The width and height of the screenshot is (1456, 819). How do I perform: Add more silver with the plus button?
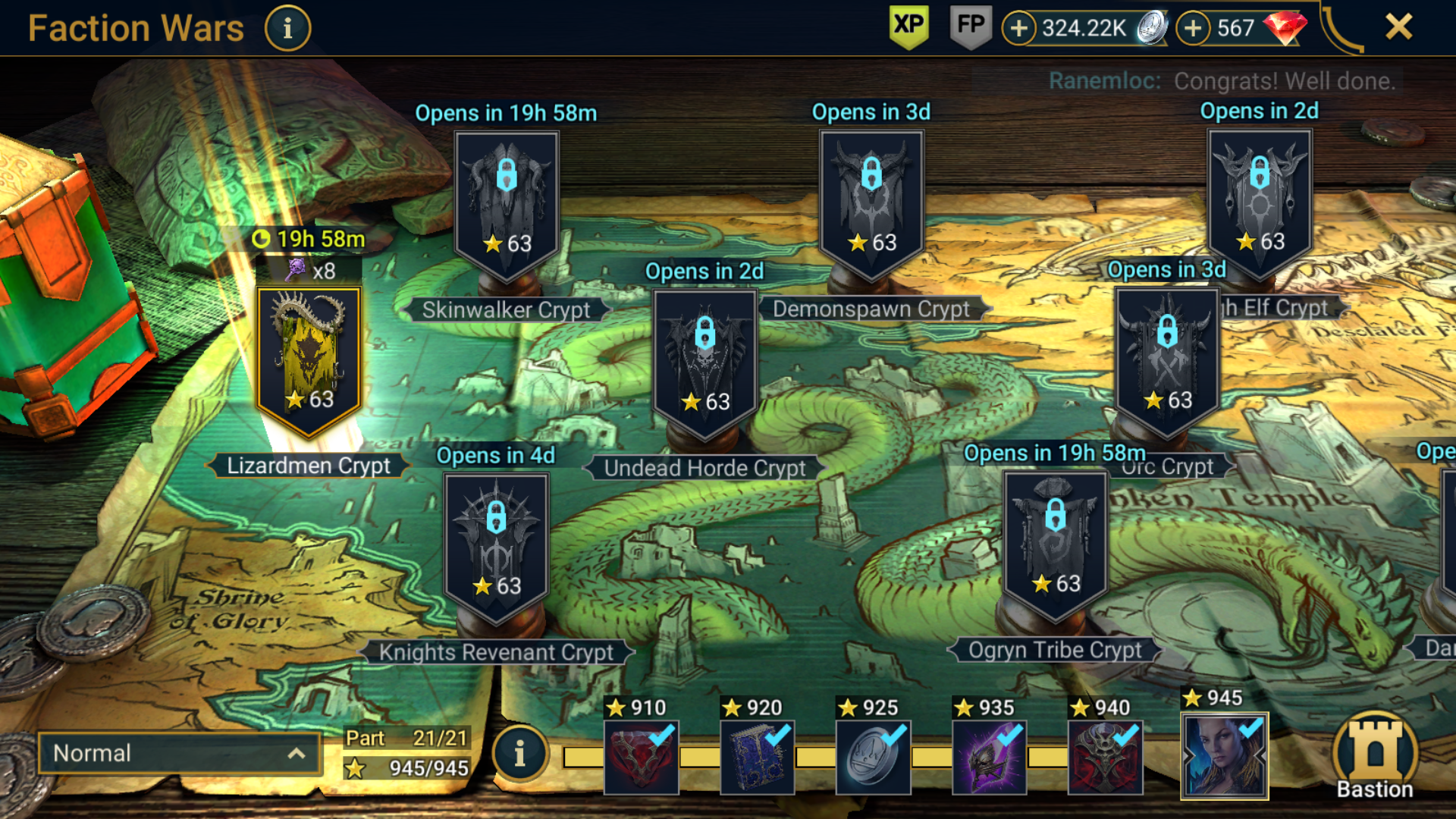tap(1019, 29)
